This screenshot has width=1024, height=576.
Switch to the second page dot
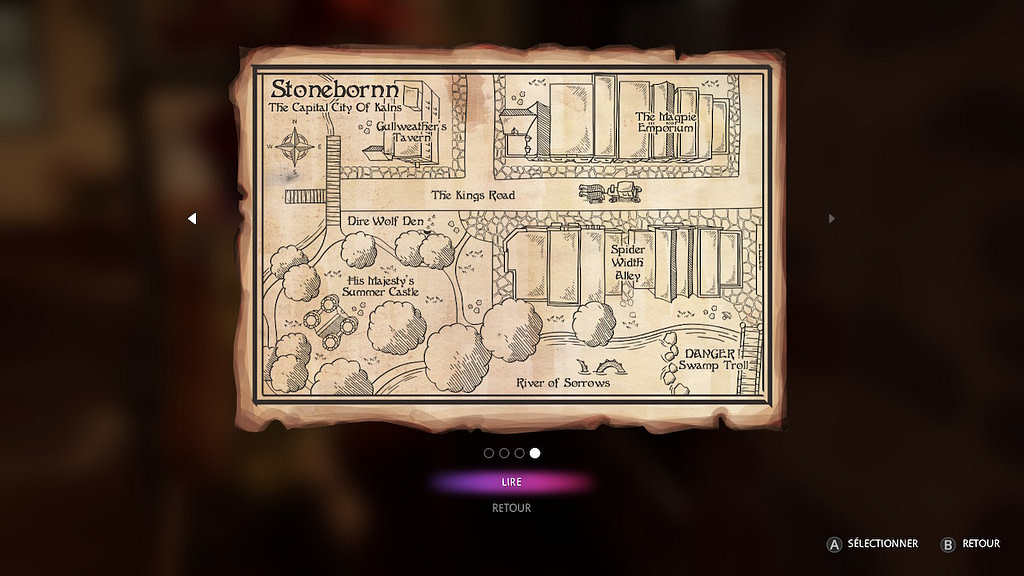(504, 453)
